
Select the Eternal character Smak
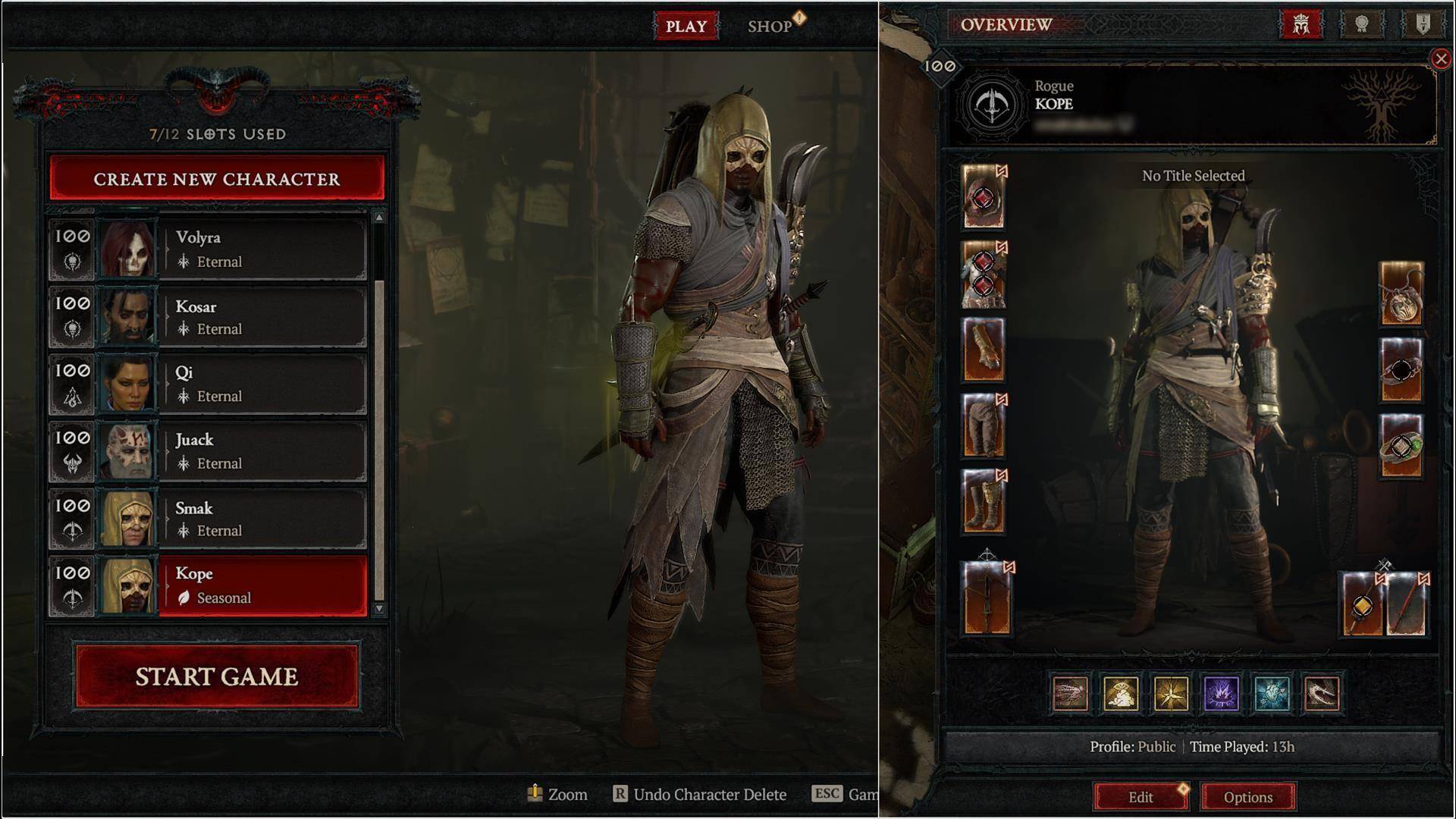(x=262, y=519)
